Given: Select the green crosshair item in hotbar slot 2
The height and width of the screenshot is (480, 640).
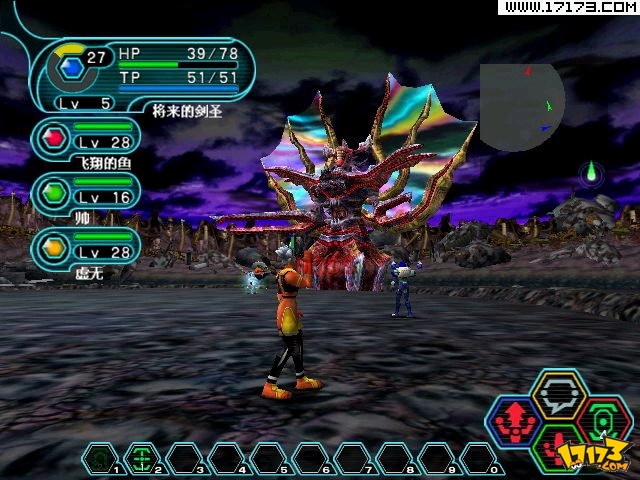Looking at the screenshot, I should tap(140, 459).
